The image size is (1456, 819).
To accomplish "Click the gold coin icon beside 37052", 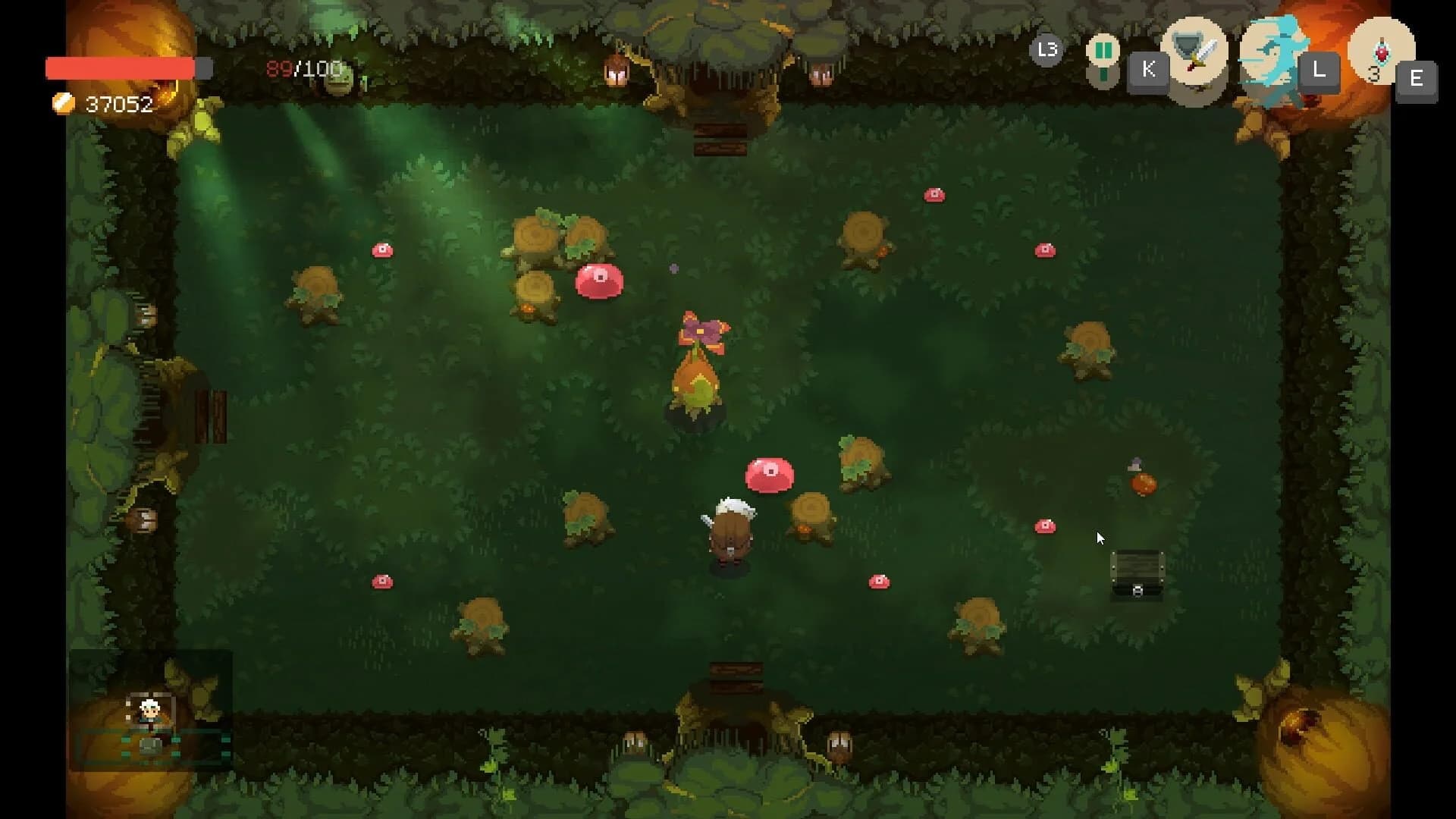I will click(x=62, y=103).
